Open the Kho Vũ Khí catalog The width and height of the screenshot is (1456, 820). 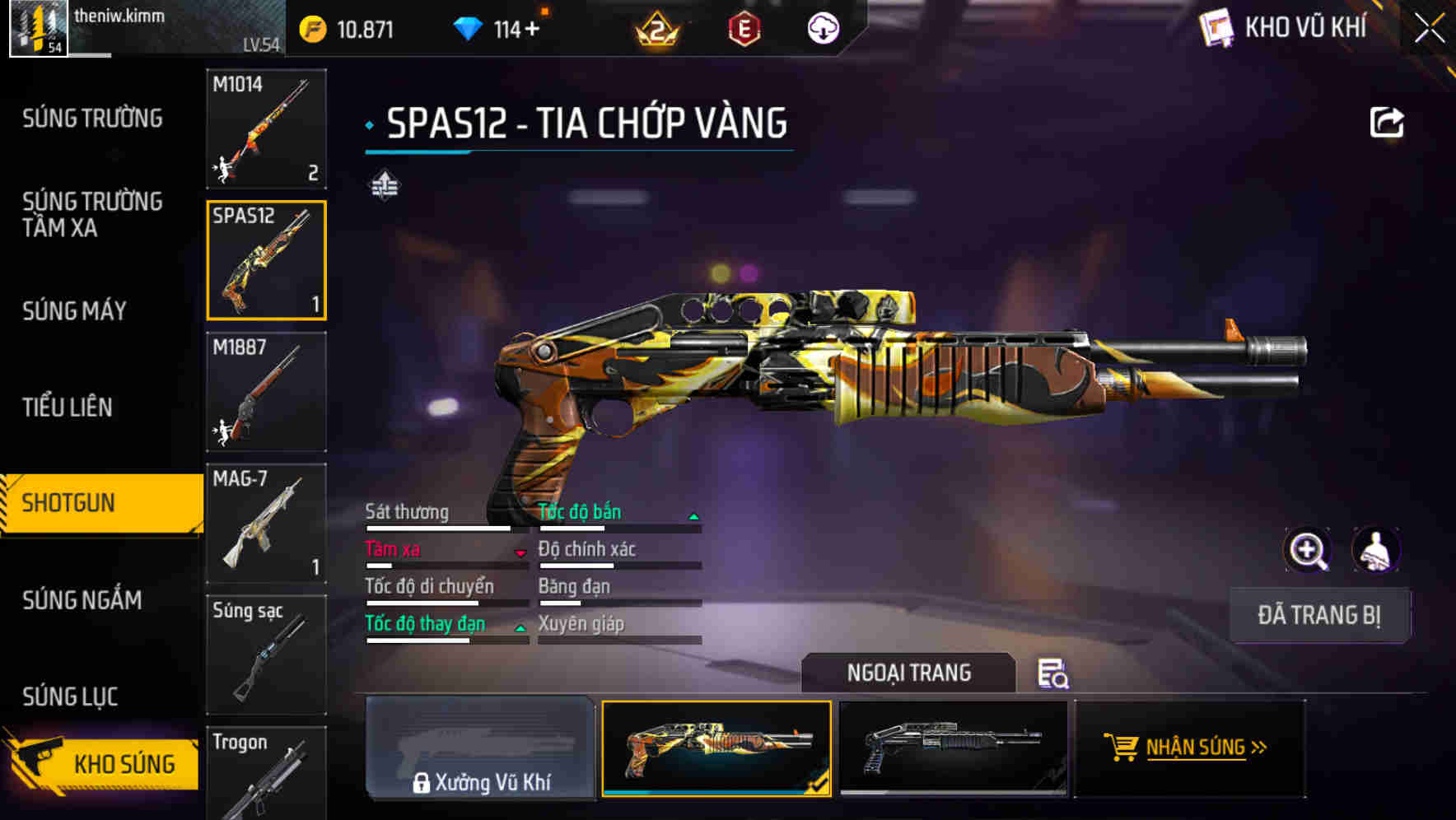1285,28
